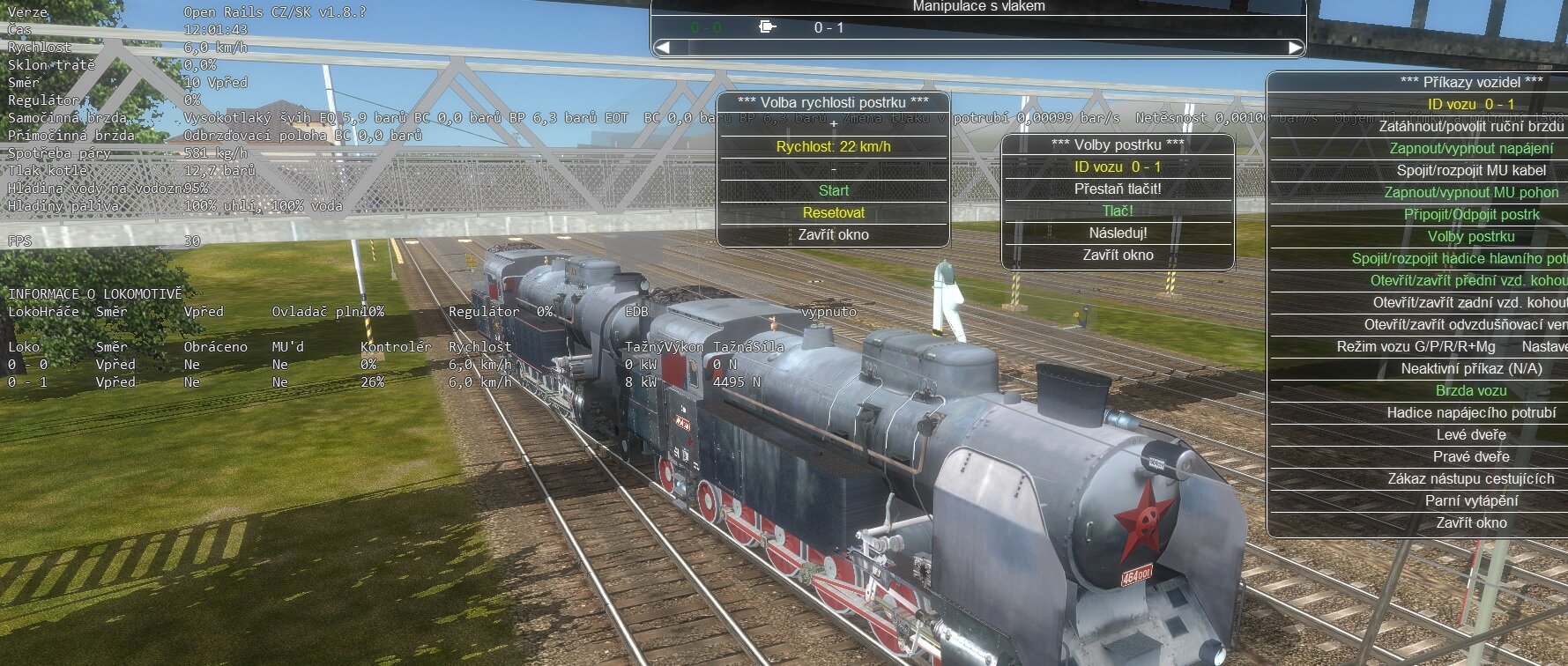
Task: Open the Volby postrku entry in vehicle commands
Action: point(1470,236)
